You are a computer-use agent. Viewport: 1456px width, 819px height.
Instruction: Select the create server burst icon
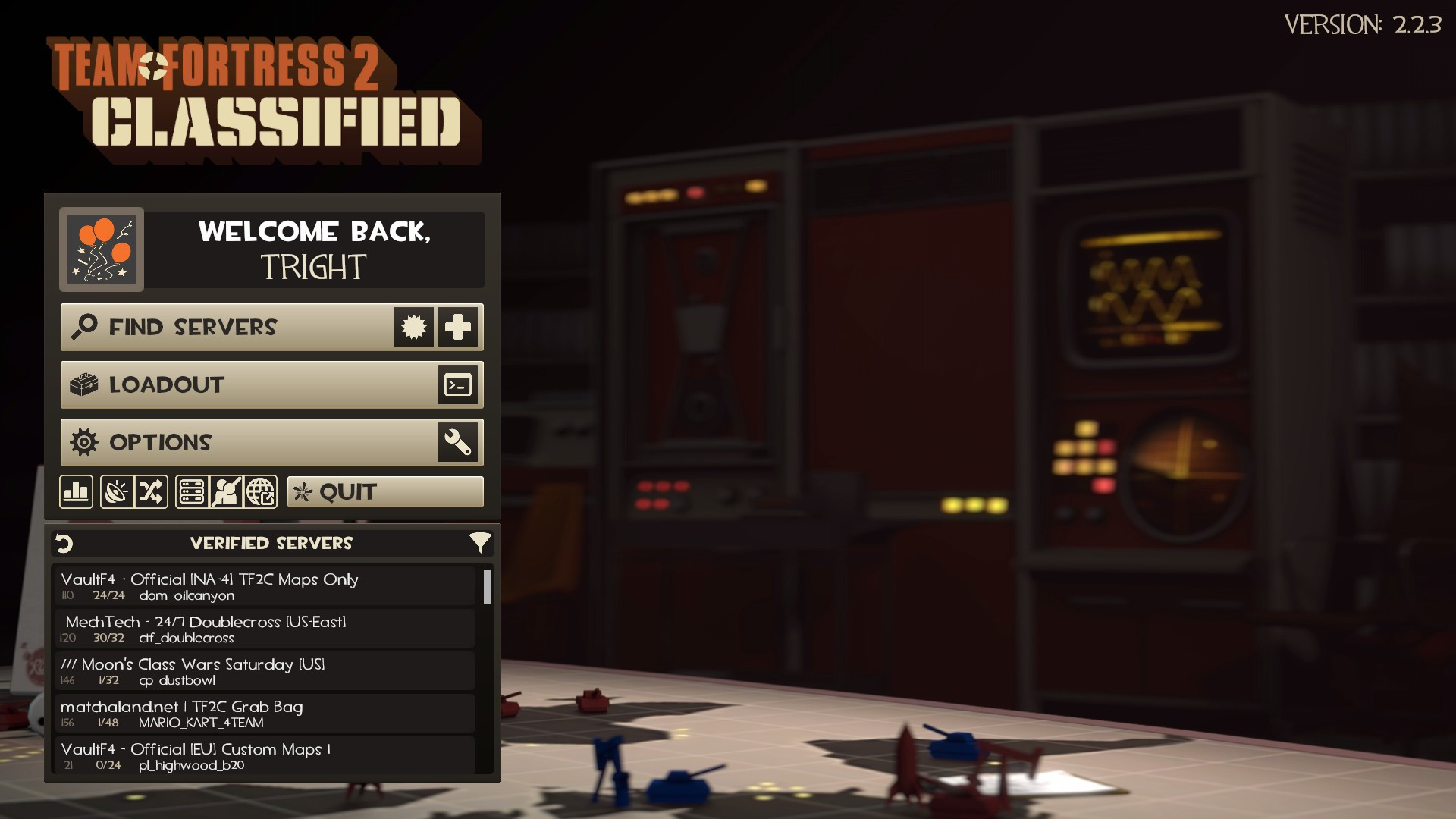point(413,327)
